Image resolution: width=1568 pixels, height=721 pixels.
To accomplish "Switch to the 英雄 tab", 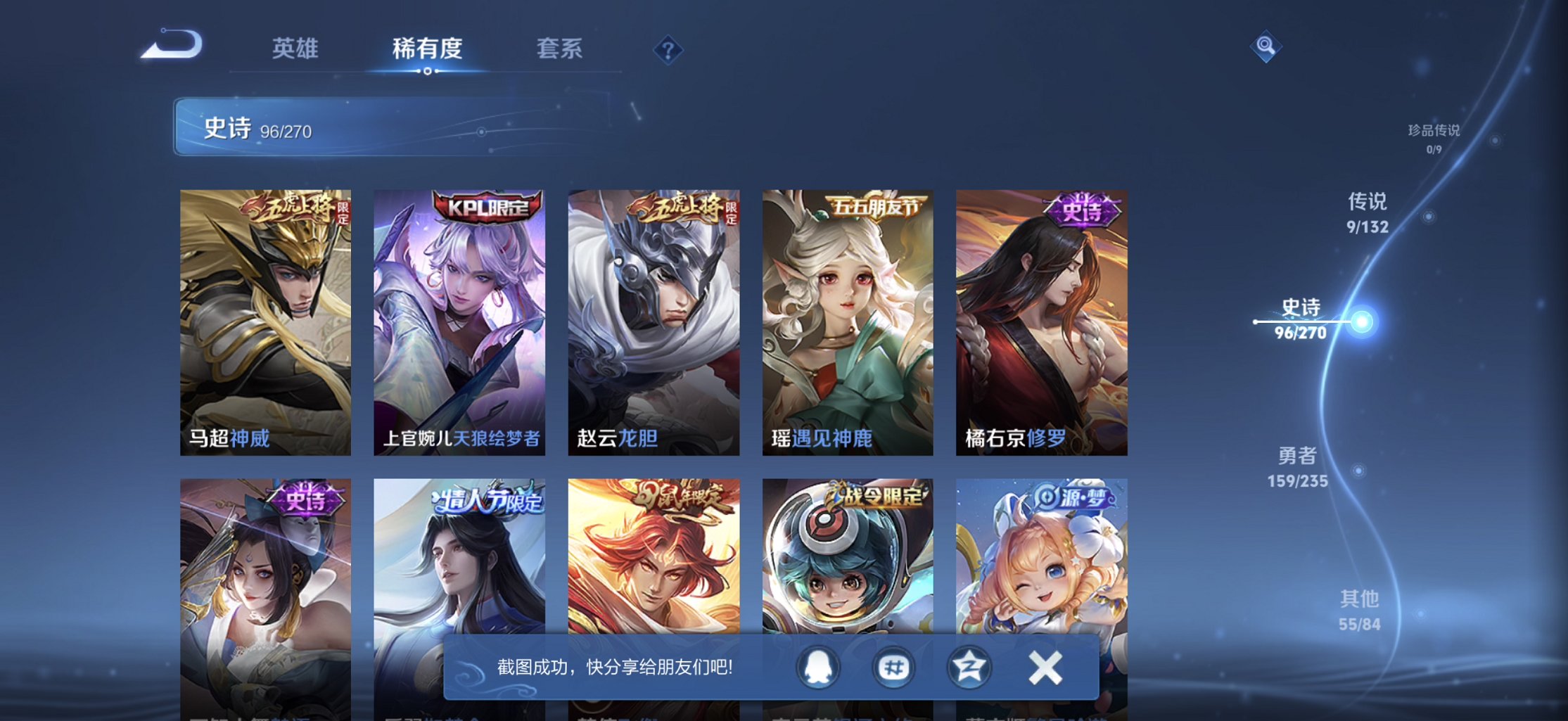I will coord(293,49).
